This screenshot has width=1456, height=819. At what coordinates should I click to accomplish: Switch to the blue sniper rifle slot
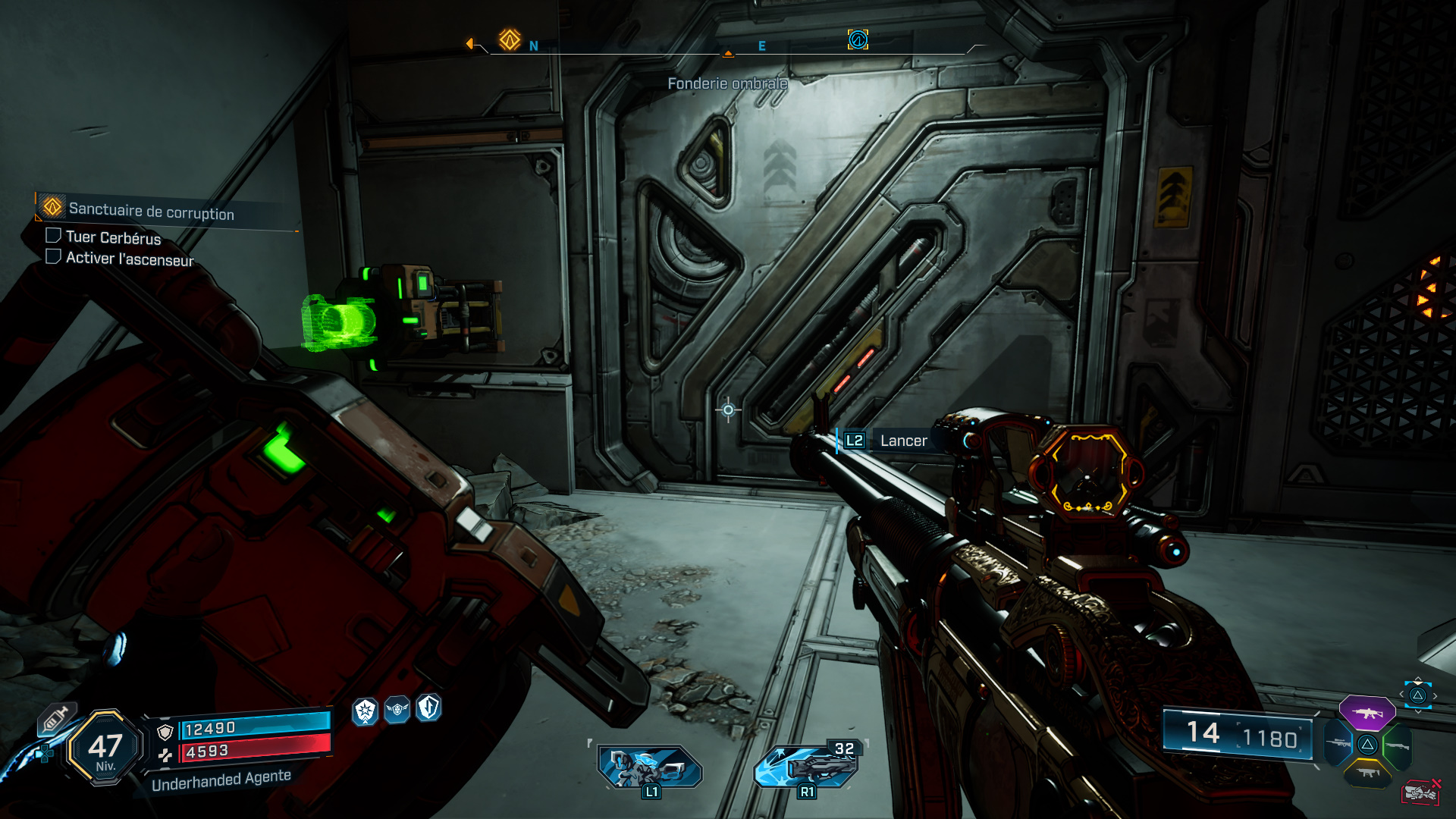(1338, 744)
